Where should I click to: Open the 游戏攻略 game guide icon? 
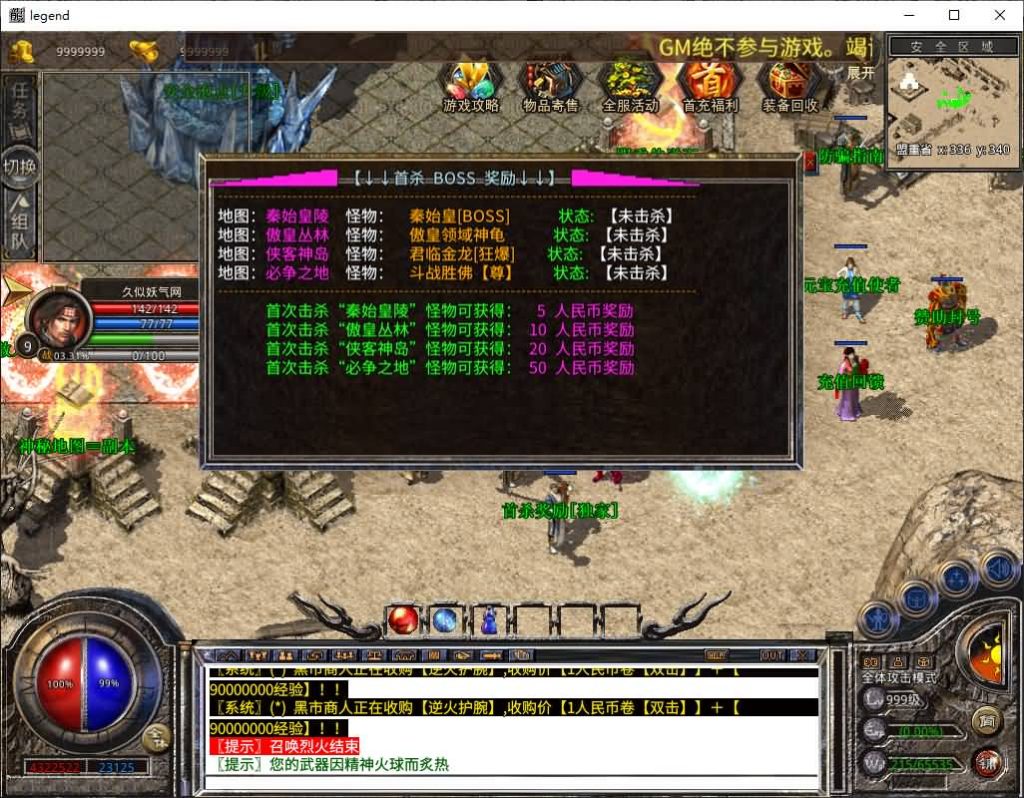click(x=471, y=84)
